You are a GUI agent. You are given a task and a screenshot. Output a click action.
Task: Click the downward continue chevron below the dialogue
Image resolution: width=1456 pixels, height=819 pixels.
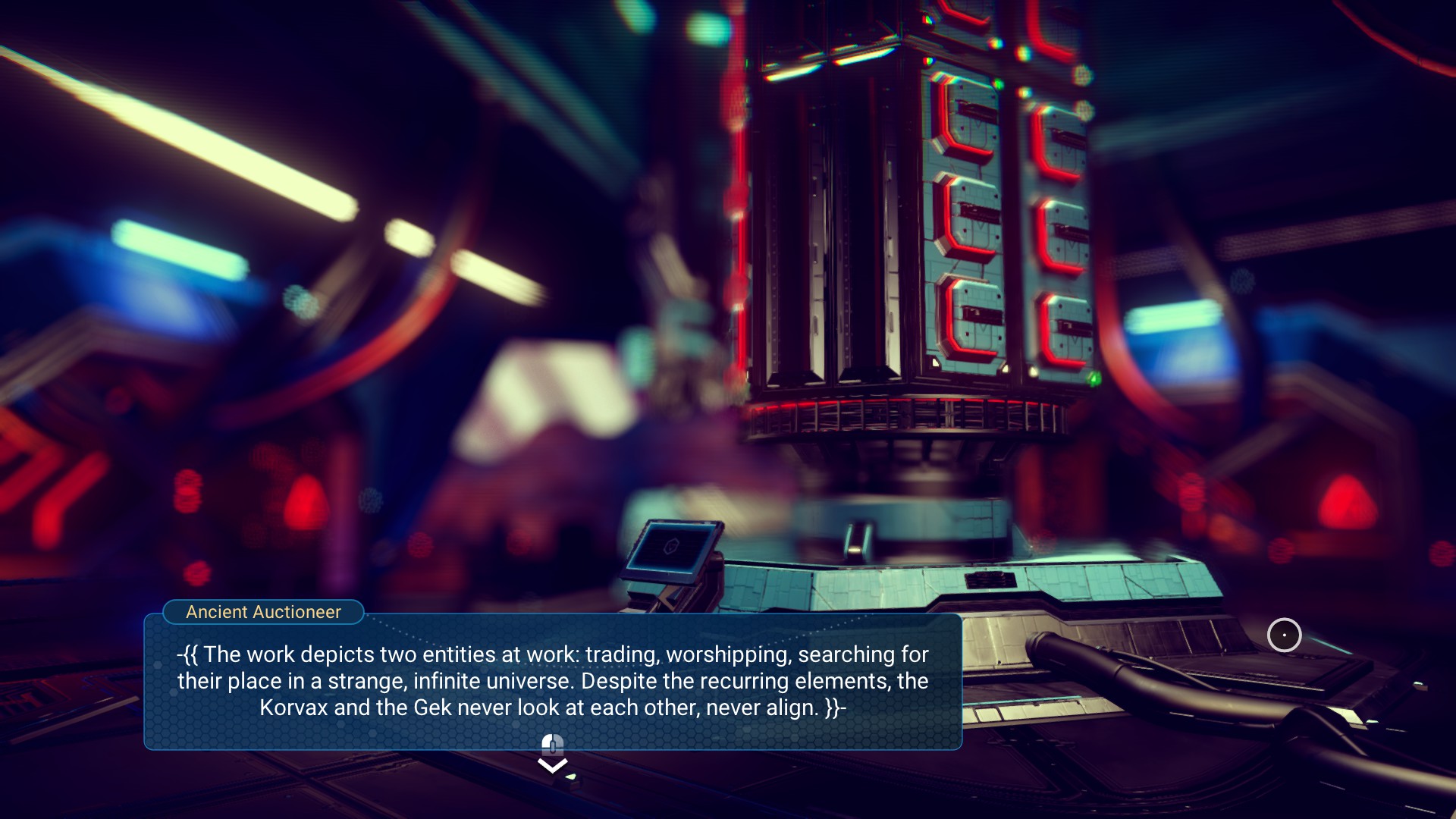(552, 766)
